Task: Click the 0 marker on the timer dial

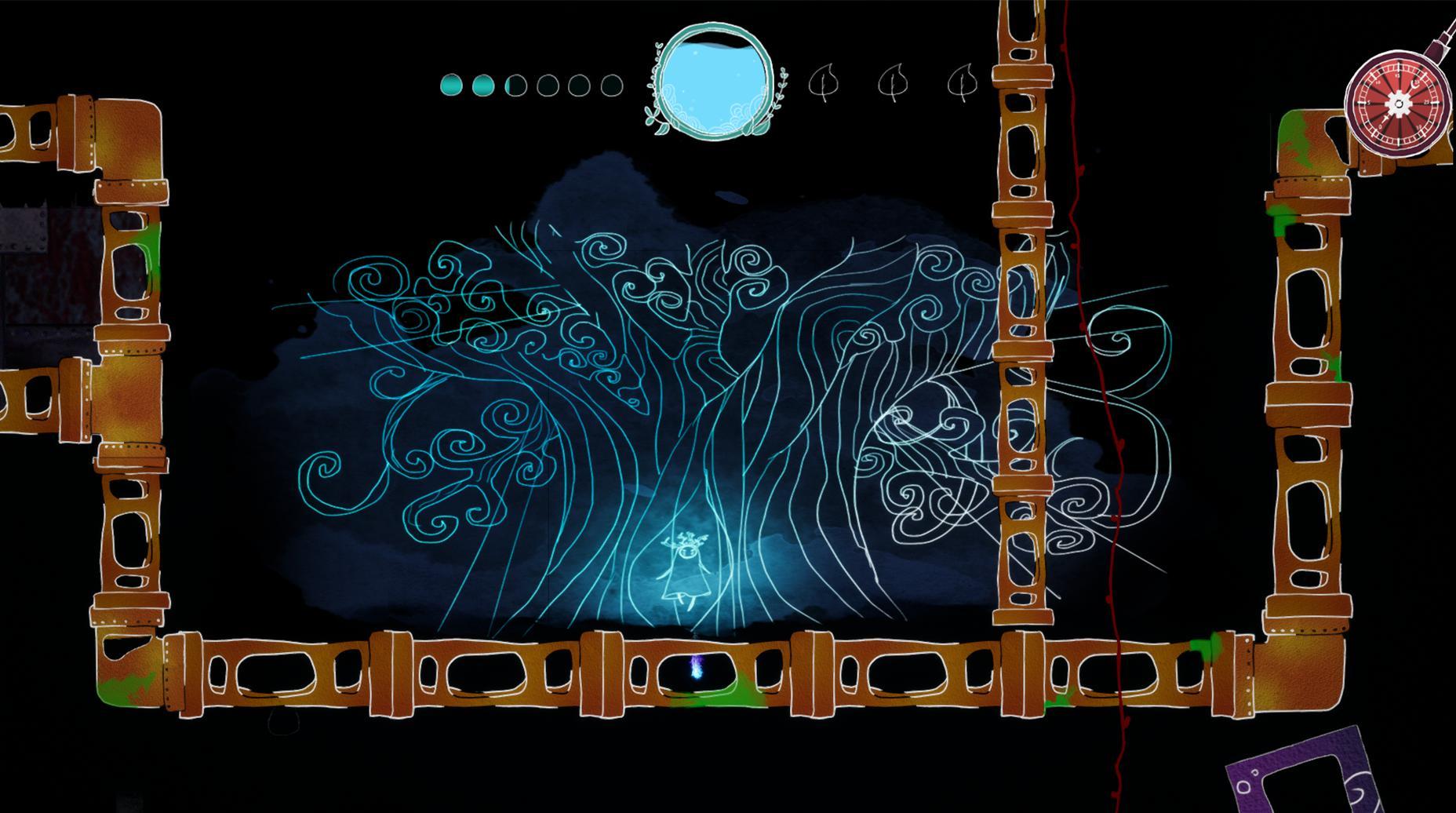Action: point(1380,126)
